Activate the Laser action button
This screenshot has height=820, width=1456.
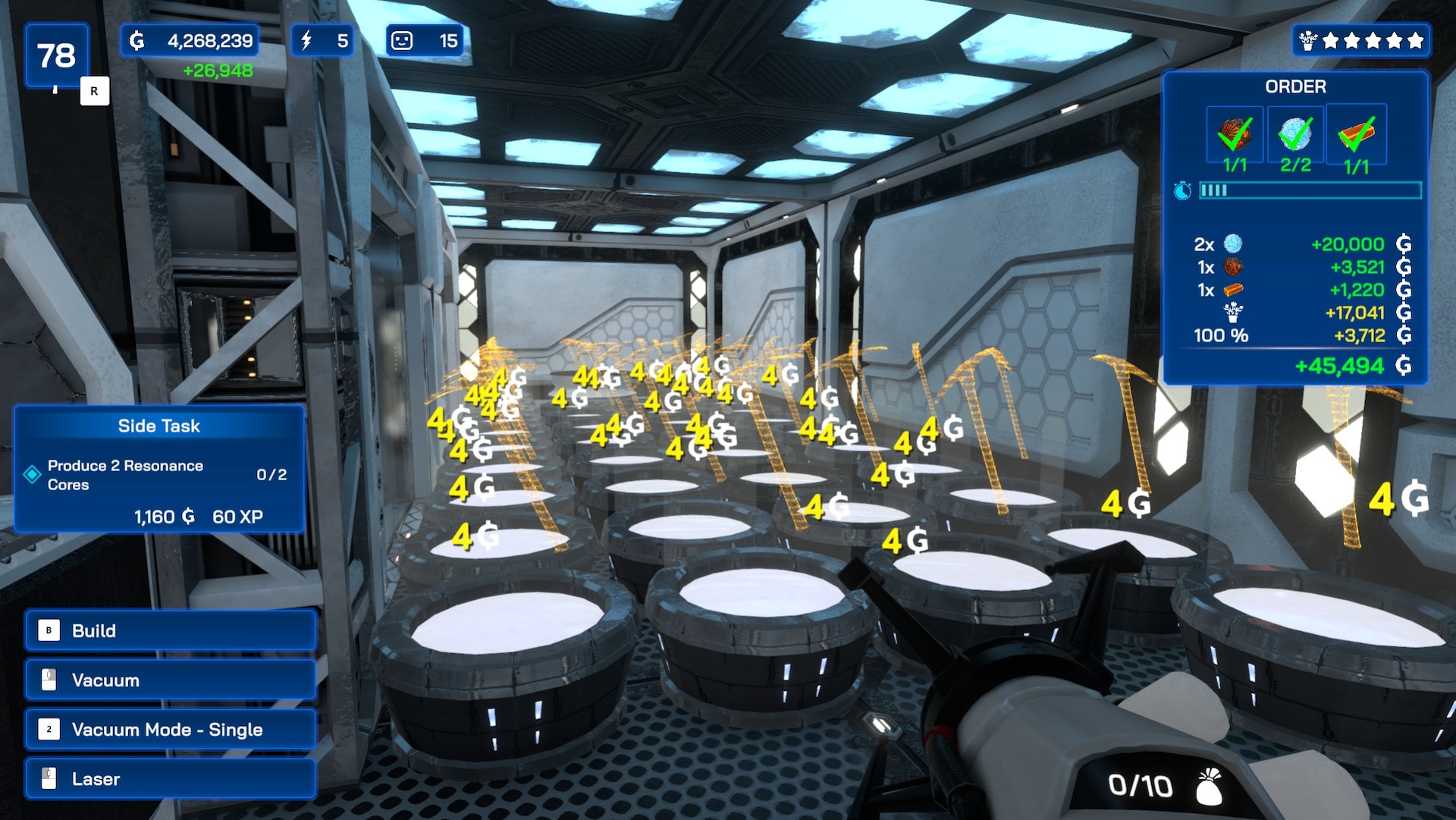point(170,779)
